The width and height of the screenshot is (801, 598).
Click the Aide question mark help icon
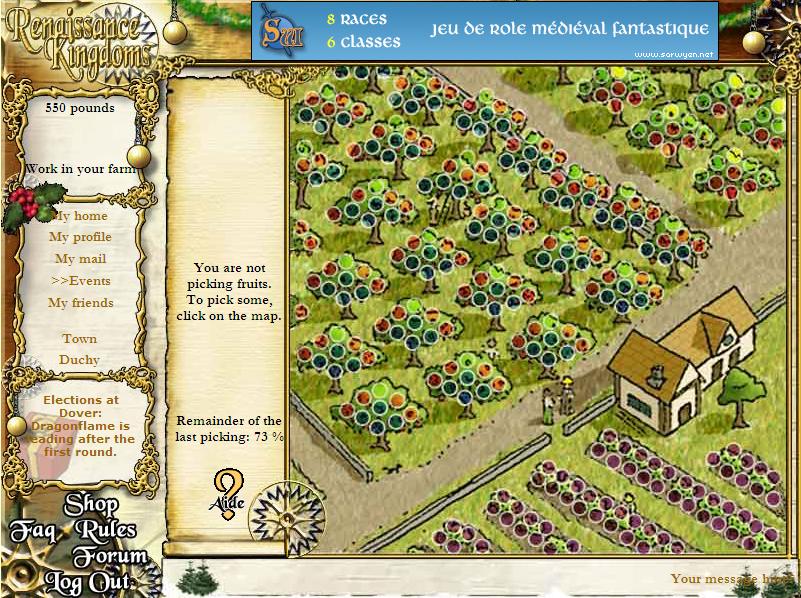(228, 491)
